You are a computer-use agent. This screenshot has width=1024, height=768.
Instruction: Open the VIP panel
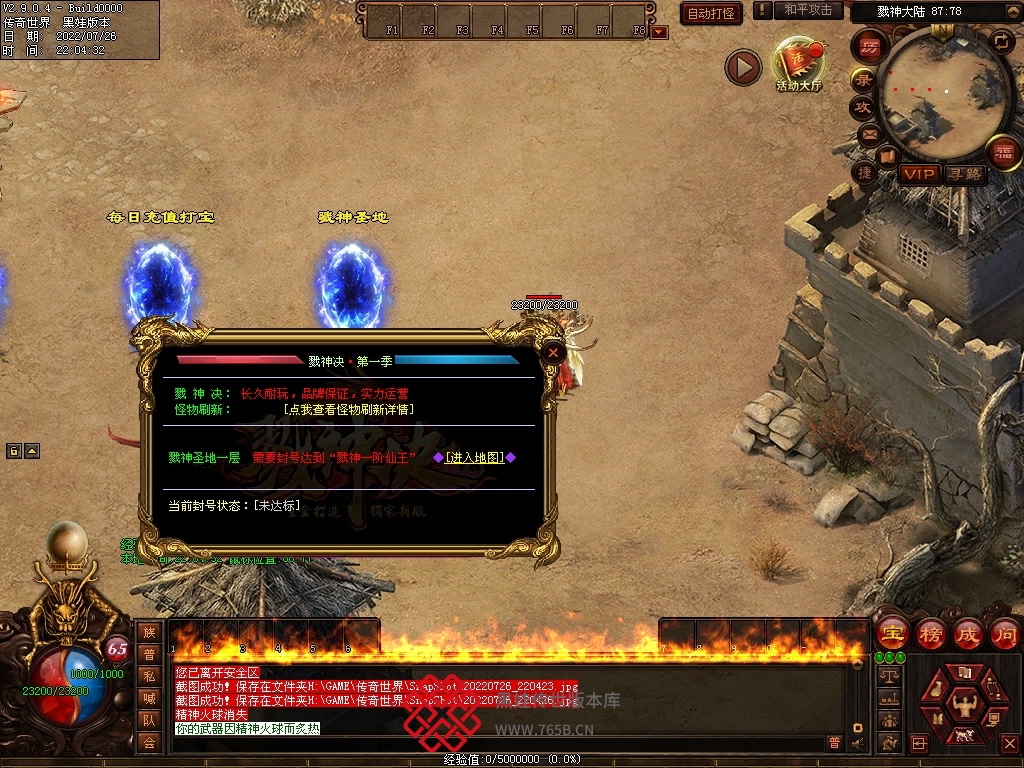click(x=918, y=174)
